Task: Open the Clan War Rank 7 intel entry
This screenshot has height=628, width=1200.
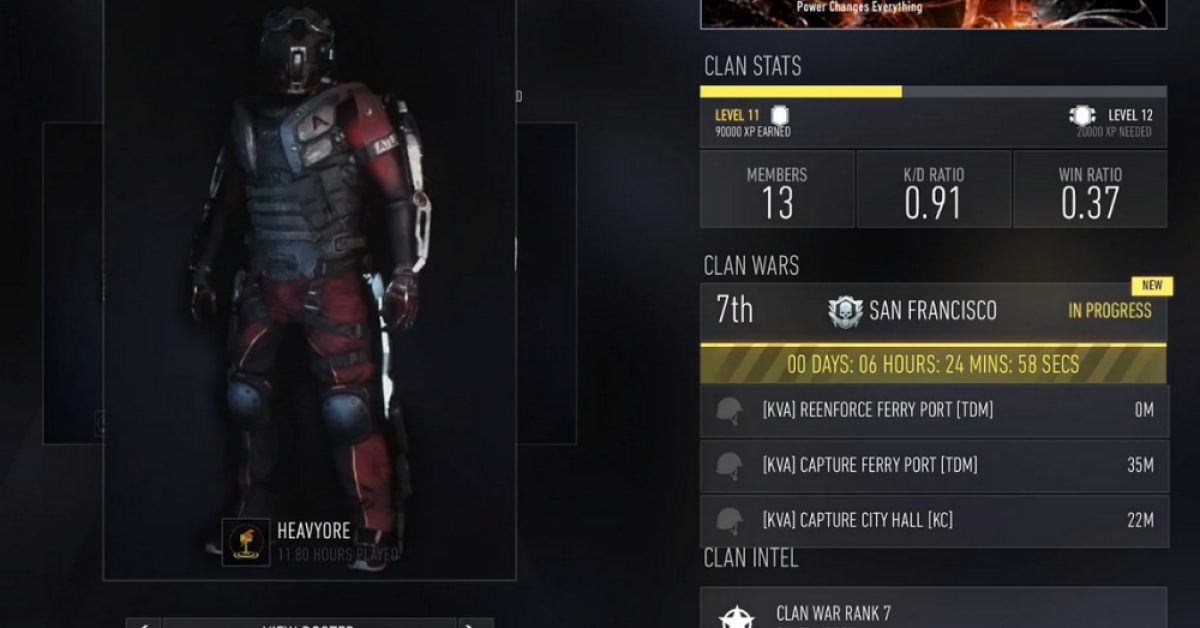Action: pyautogui.click(x=933, y=611)
